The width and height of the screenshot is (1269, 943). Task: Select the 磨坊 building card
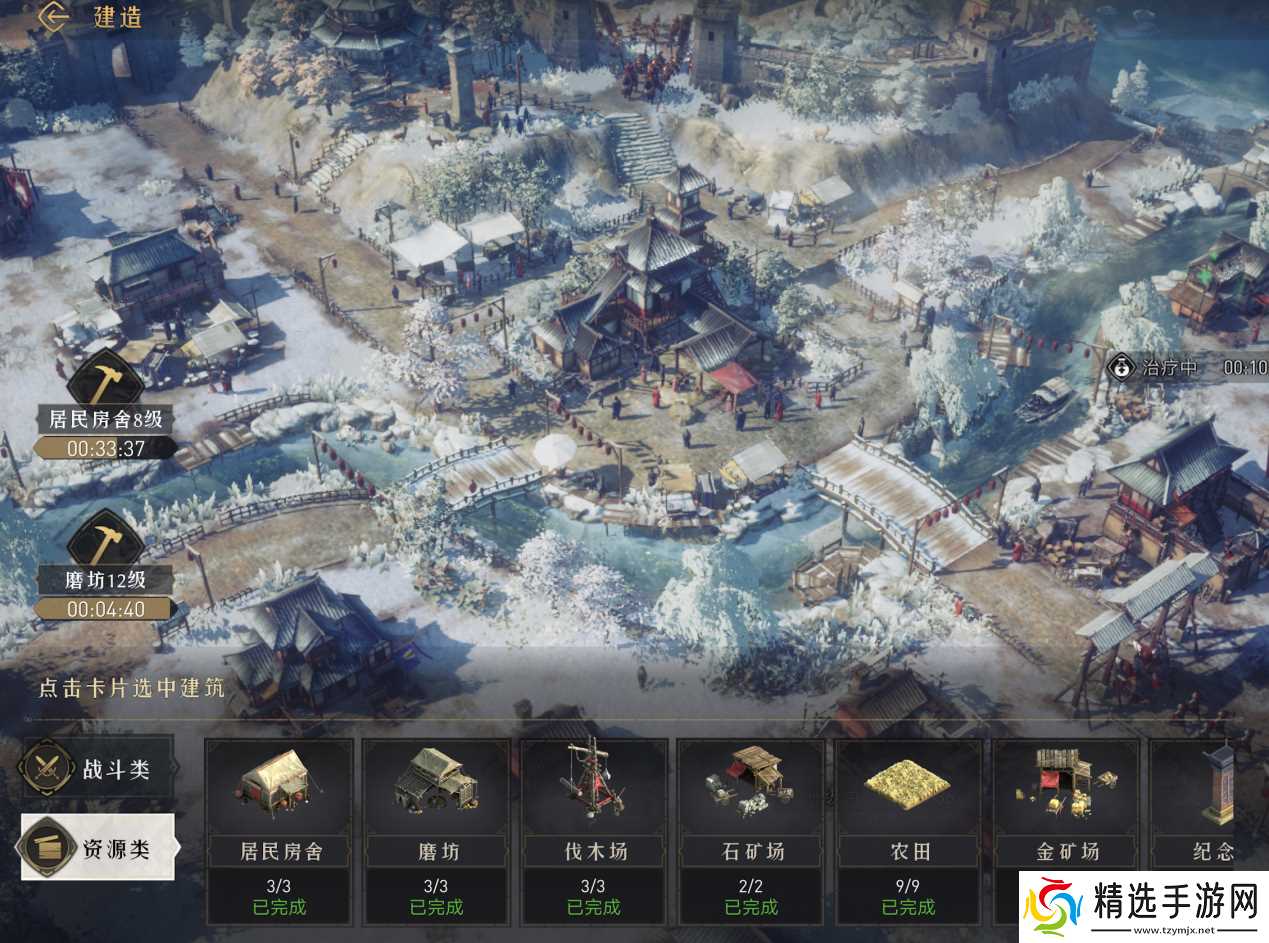click(x=436, y=829)
